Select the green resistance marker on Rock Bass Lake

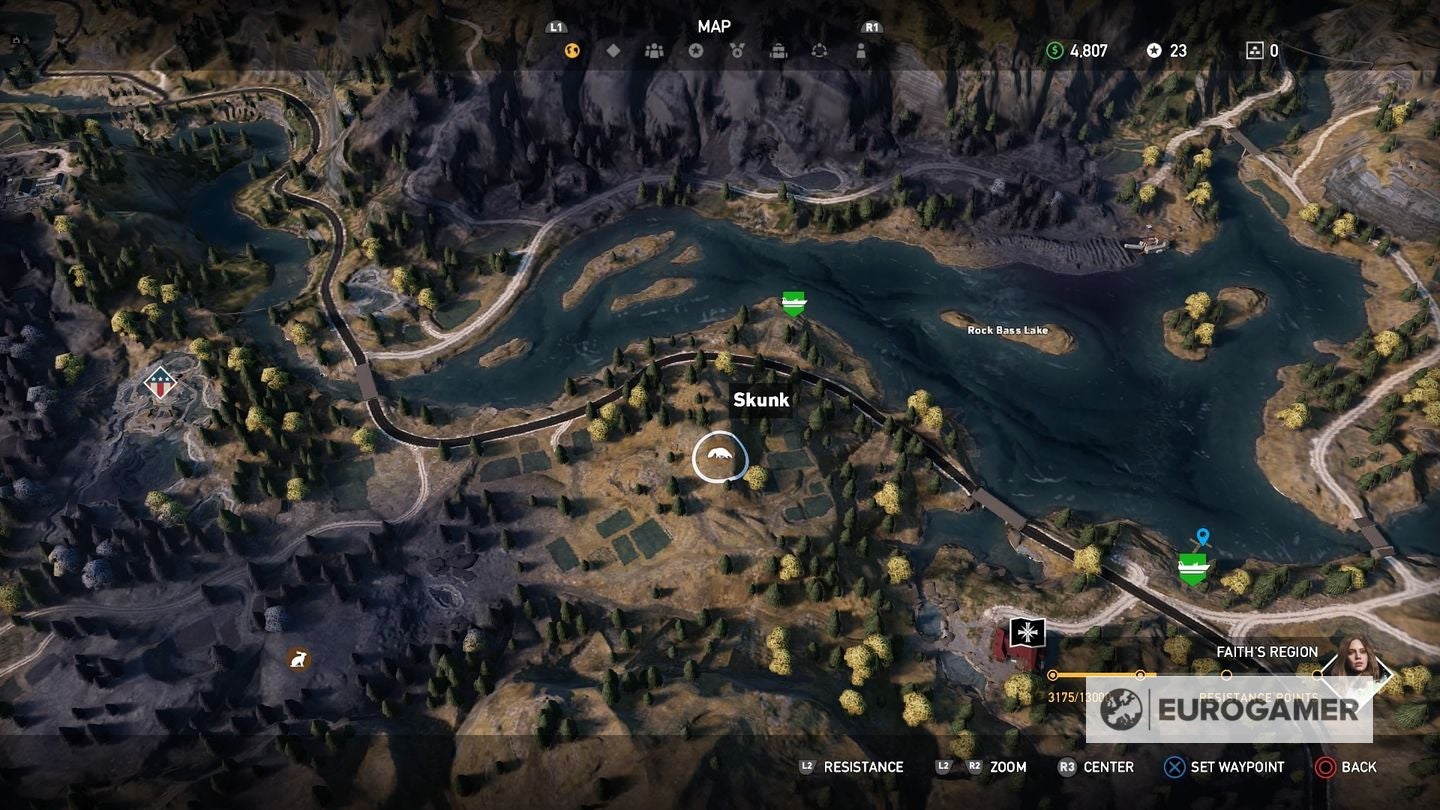click(792, 303)
